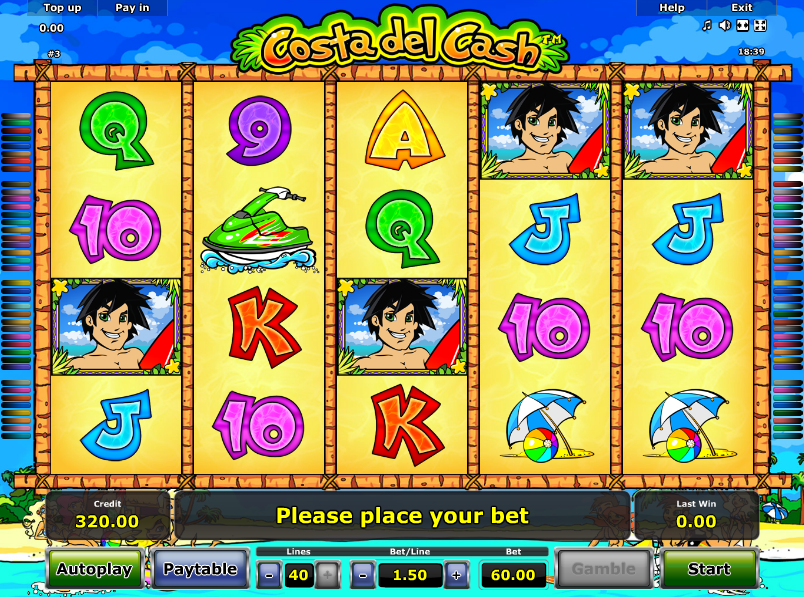
Task: Toggle the speaker sound icon
Action: click(x=724, y=25)
